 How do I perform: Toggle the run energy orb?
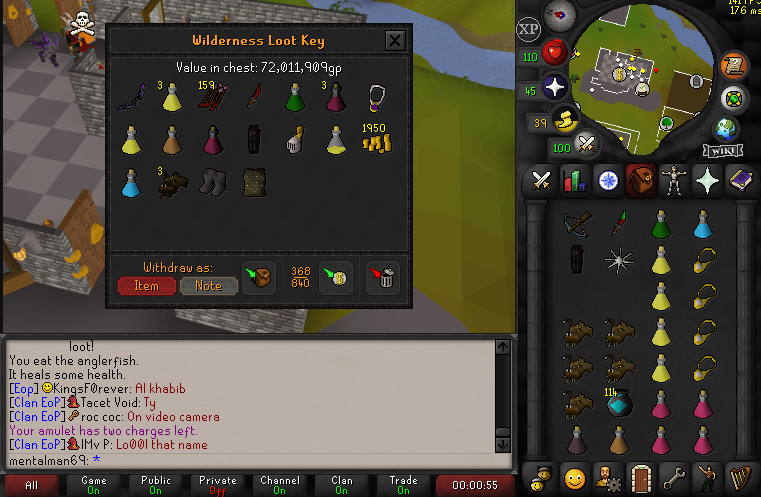point(566,119)
